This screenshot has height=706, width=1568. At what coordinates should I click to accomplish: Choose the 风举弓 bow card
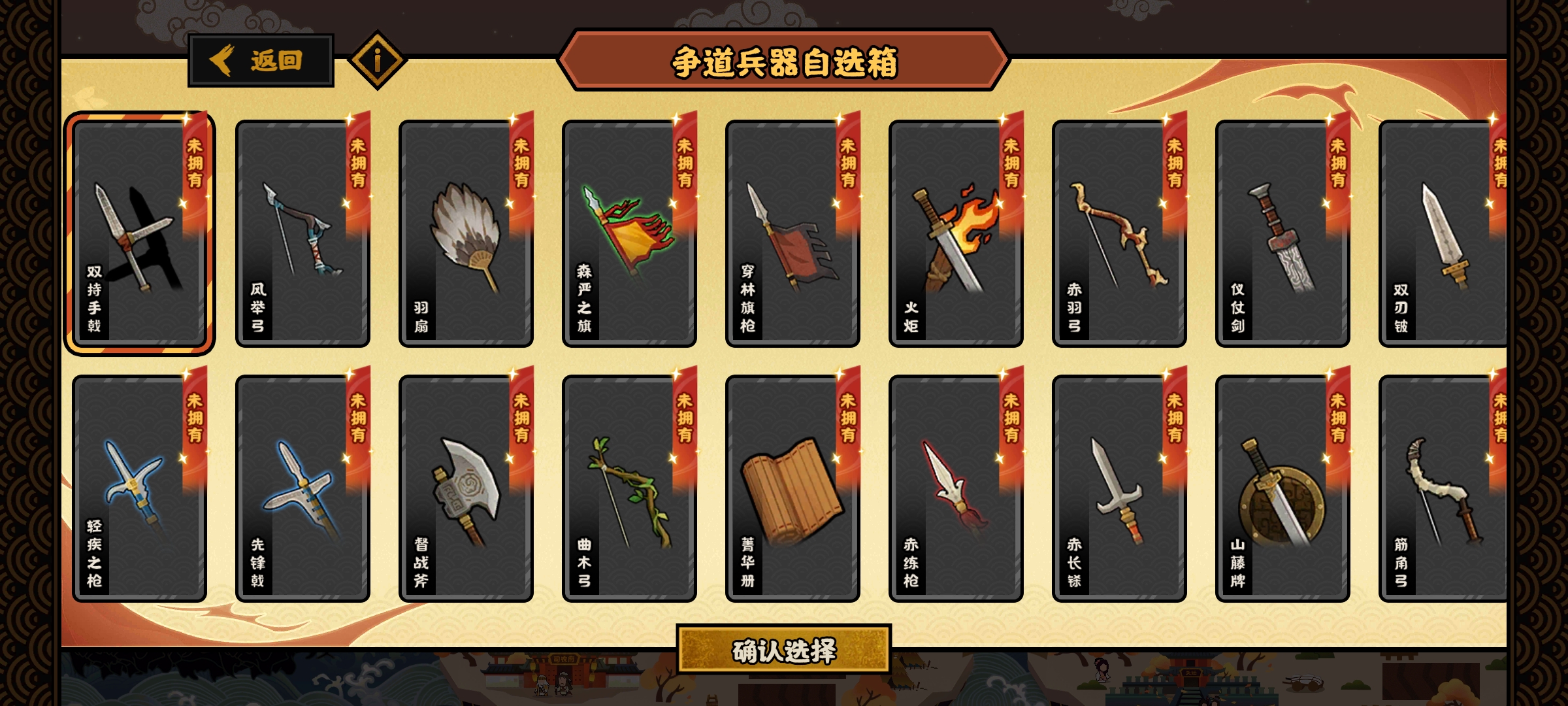[302, 233]
